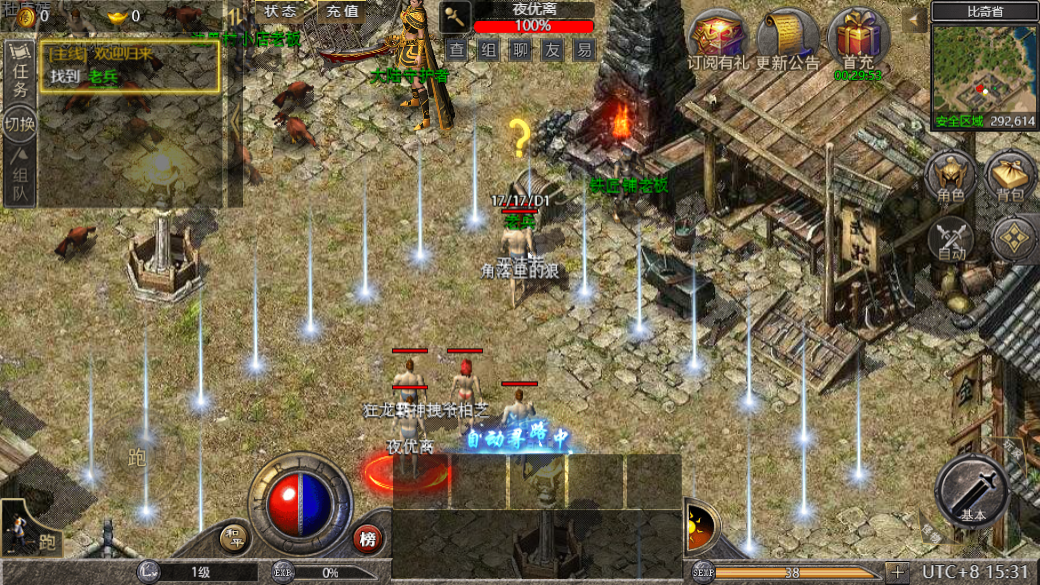Select the main quest tracker to find 老兵
1040x585 pixels.
click(x=130, y=67)
